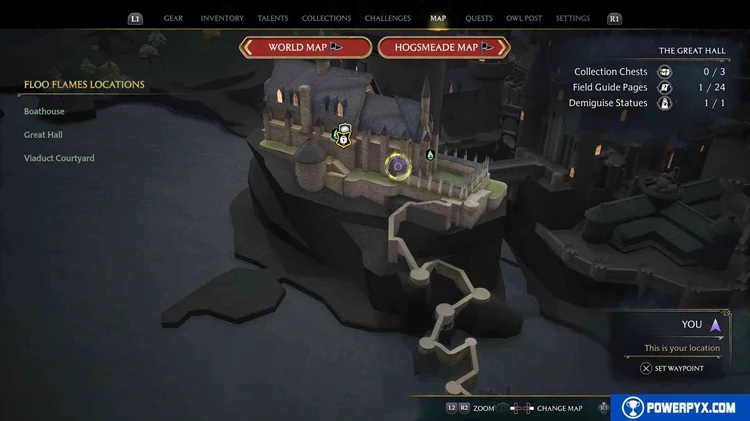Switch to the Inventory tab

[x=221, y=18]
